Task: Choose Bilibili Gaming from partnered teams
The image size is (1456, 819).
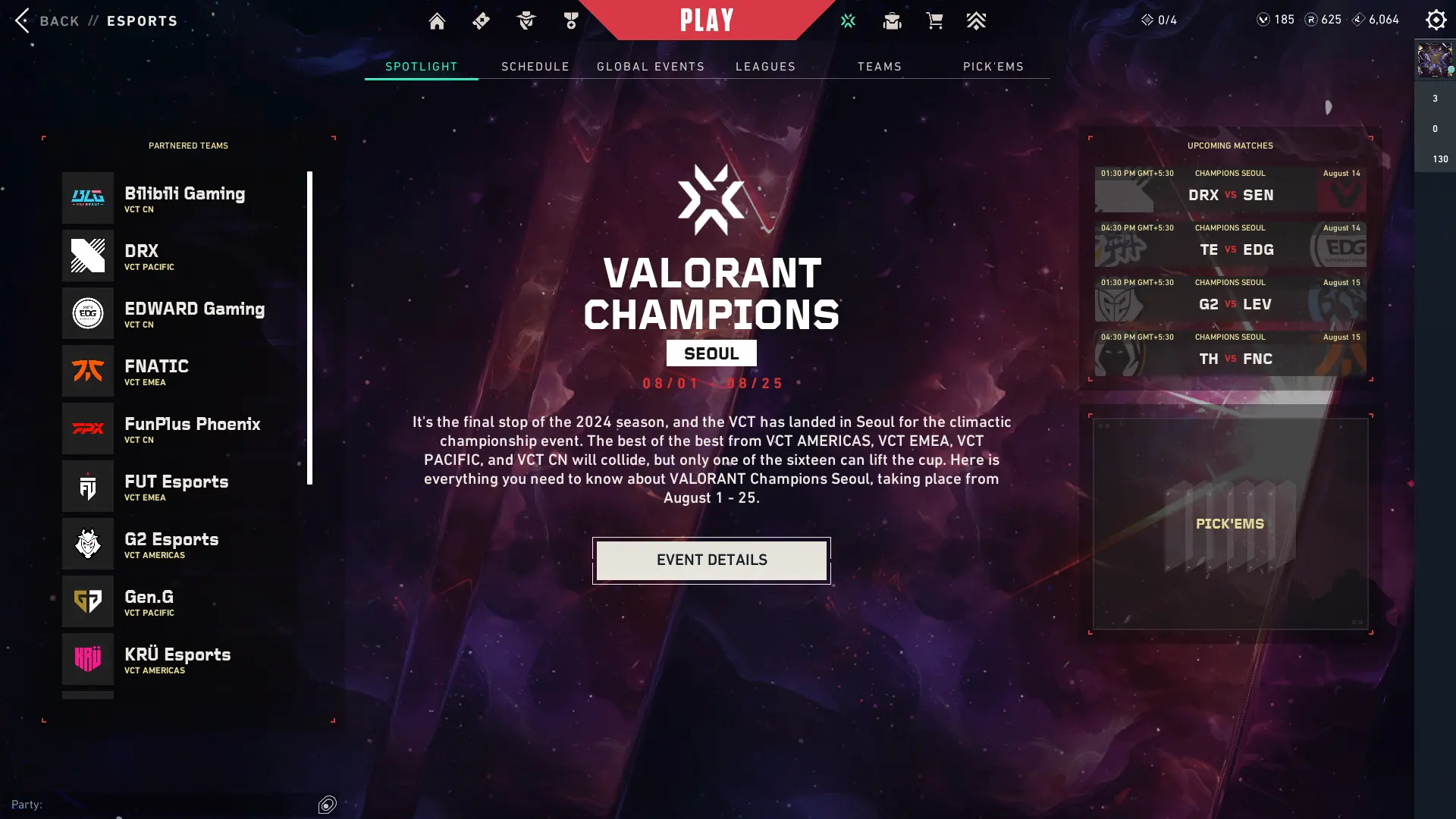Action: click(182, 198)
